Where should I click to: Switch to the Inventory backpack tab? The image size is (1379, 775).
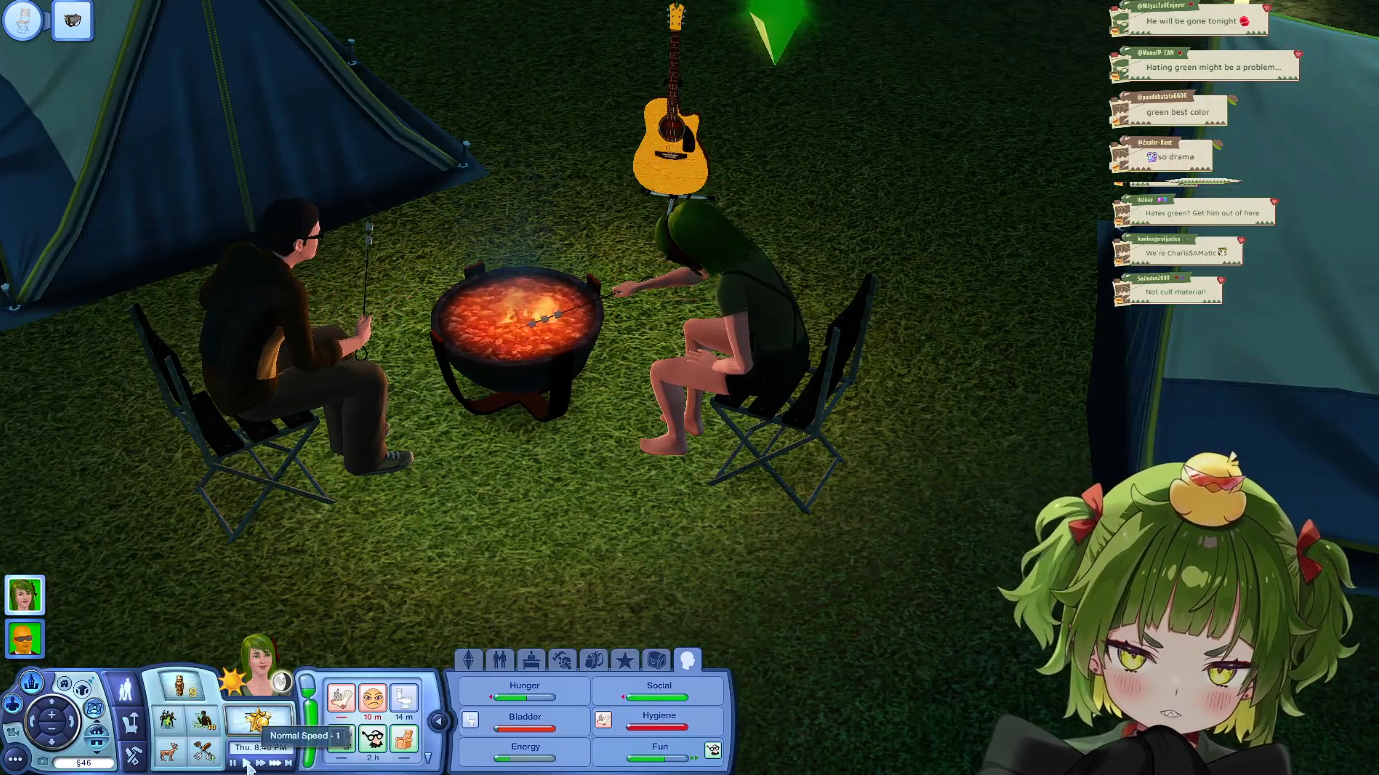[594, 660]
